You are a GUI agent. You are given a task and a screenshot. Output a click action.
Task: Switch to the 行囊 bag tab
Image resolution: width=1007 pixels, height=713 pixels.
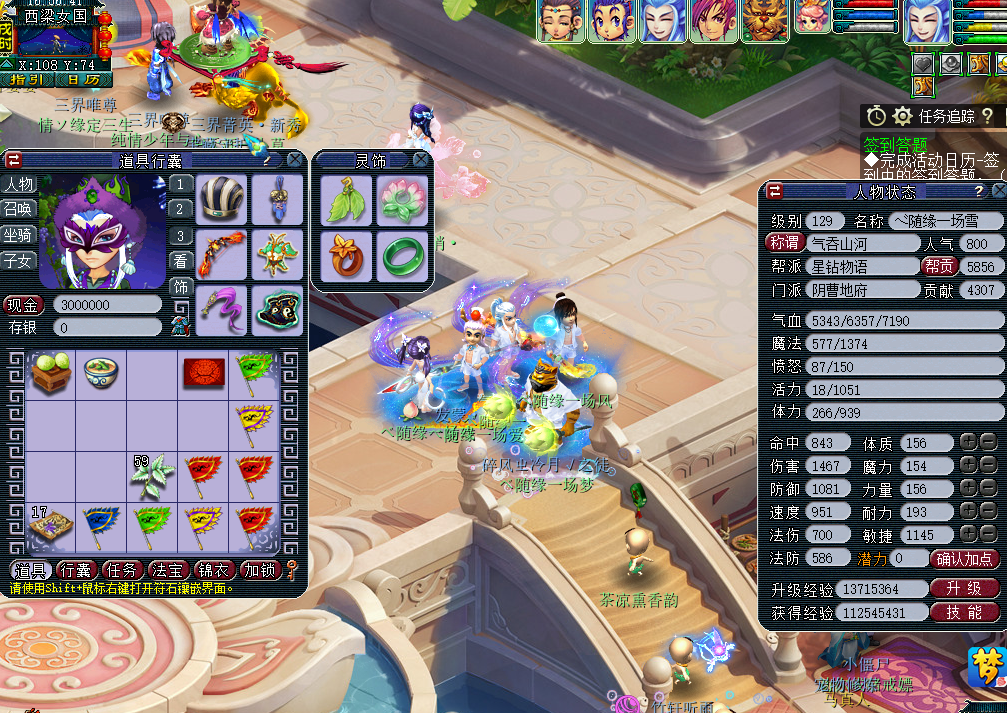76,570
